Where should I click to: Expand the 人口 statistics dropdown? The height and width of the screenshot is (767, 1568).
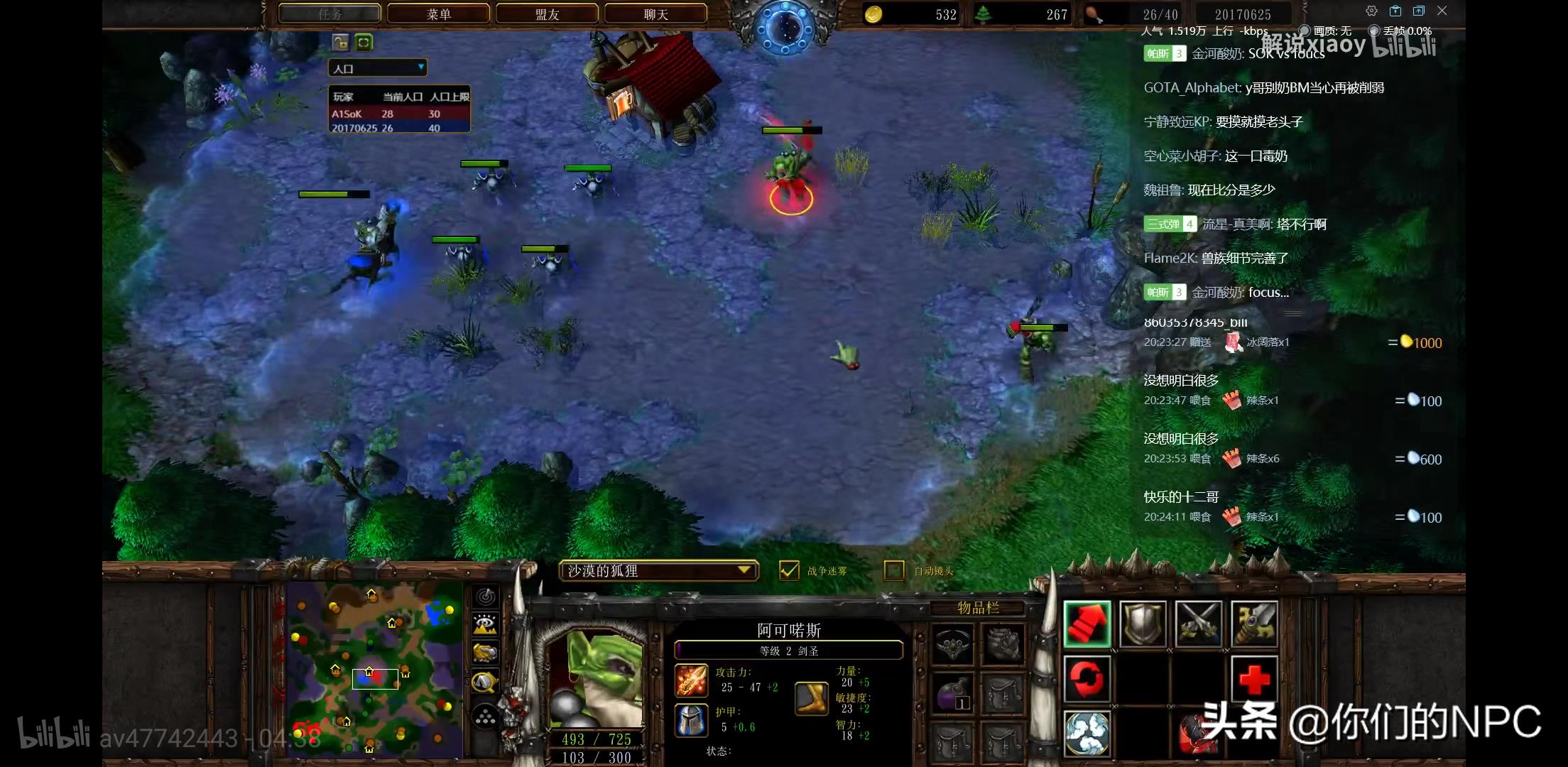377,68
